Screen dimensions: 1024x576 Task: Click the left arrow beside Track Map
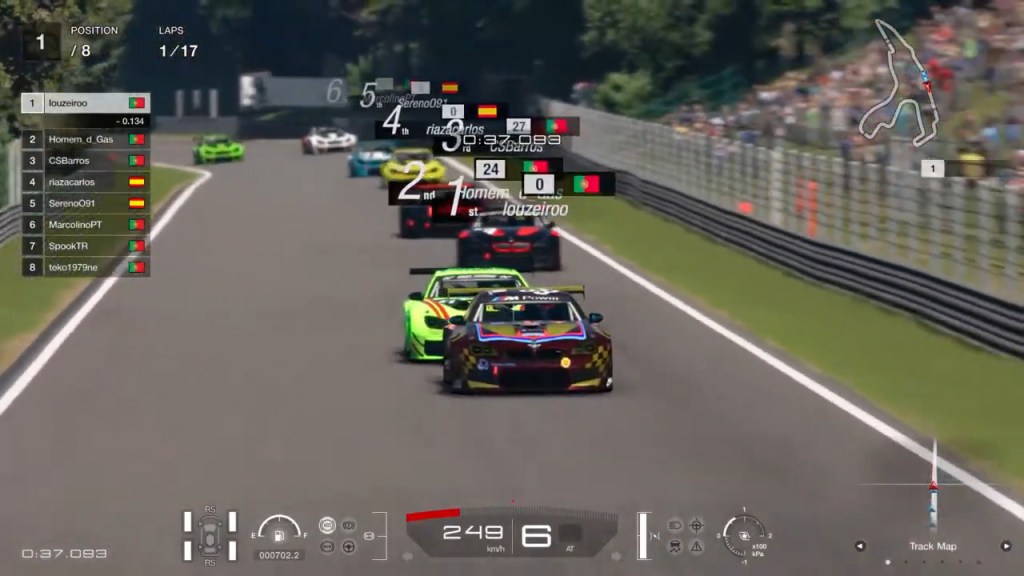tap(859, 546)
